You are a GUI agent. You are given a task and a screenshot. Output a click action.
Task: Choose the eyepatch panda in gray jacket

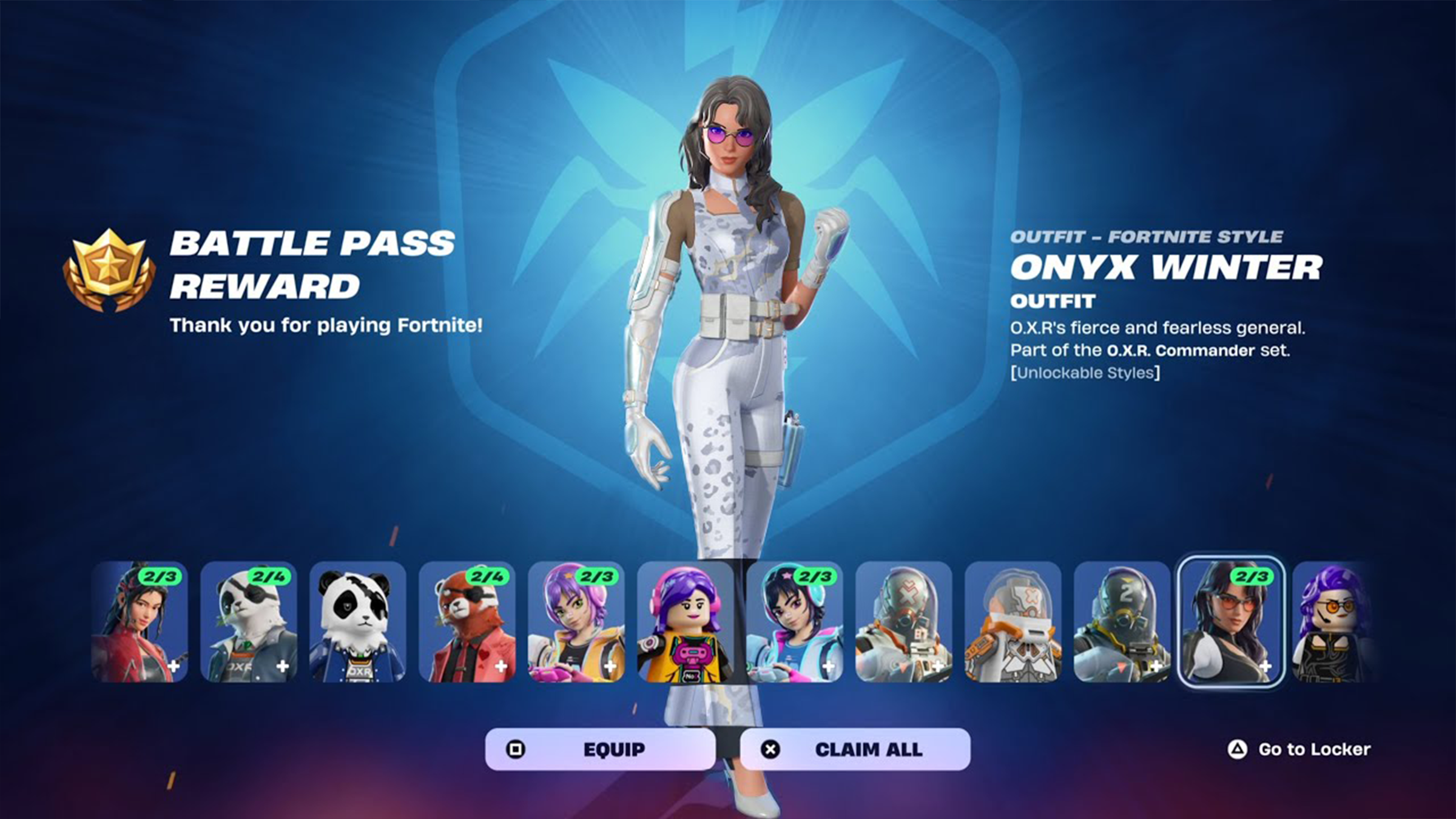pos(249,622)
